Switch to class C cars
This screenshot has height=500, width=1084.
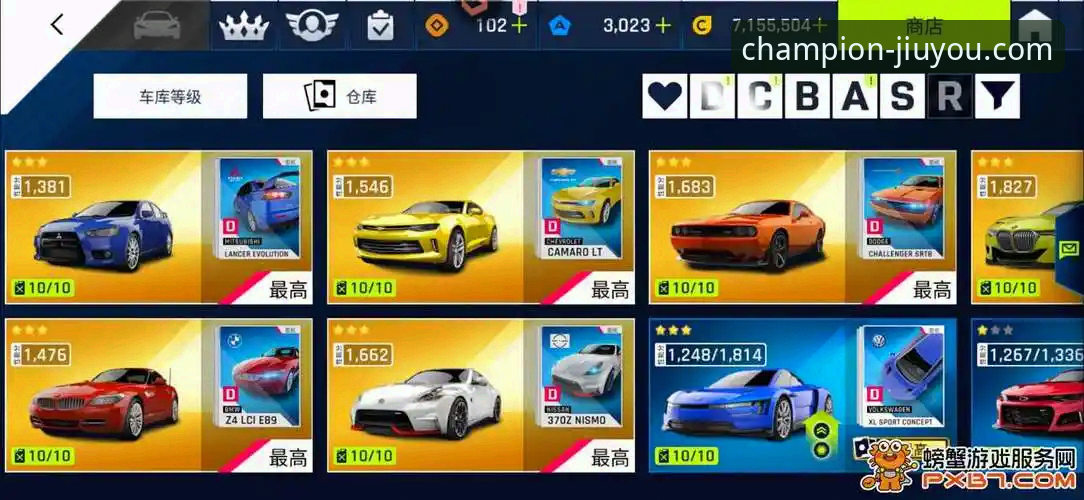760,97
